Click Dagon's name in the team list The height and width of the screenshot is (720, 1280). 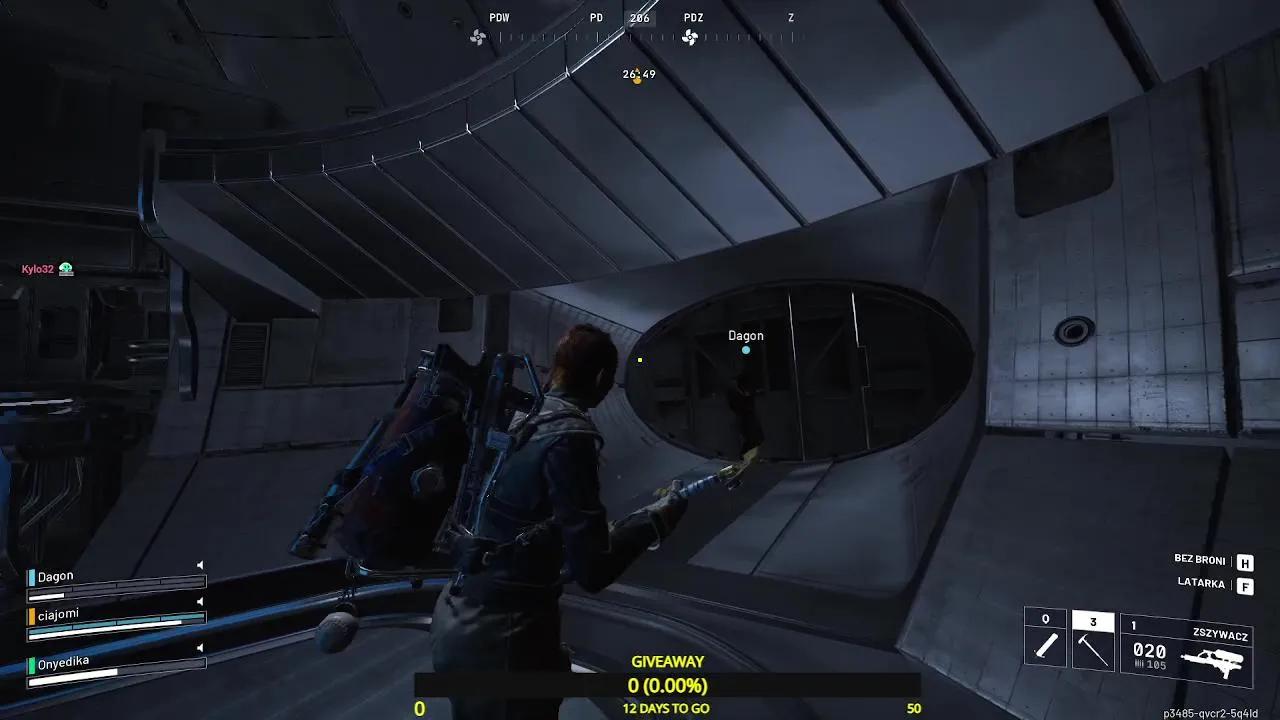click(56, 577)
